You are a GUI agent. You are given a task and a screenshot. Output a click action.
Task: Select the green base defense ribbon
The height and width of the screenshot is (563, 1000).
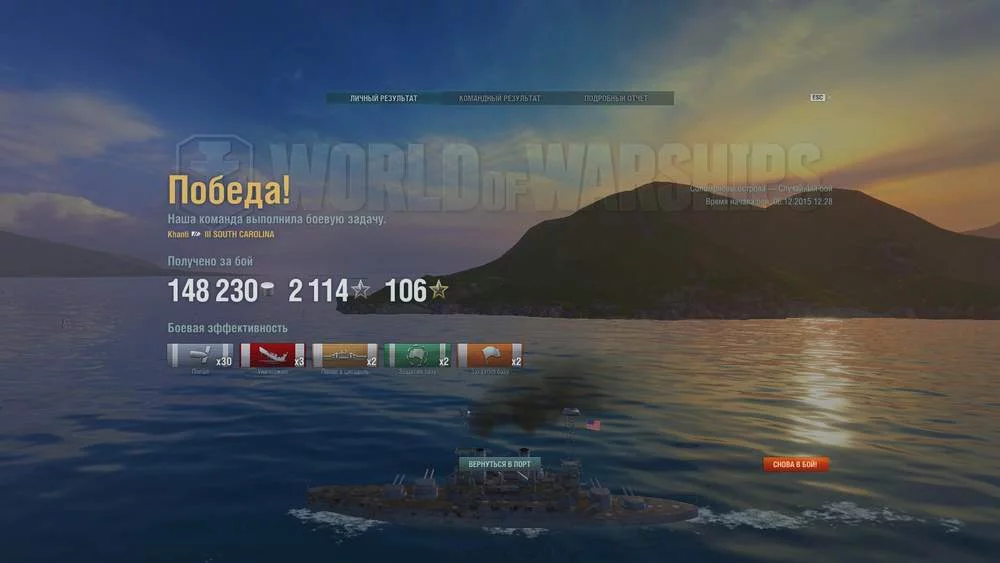tap(417, 355)
